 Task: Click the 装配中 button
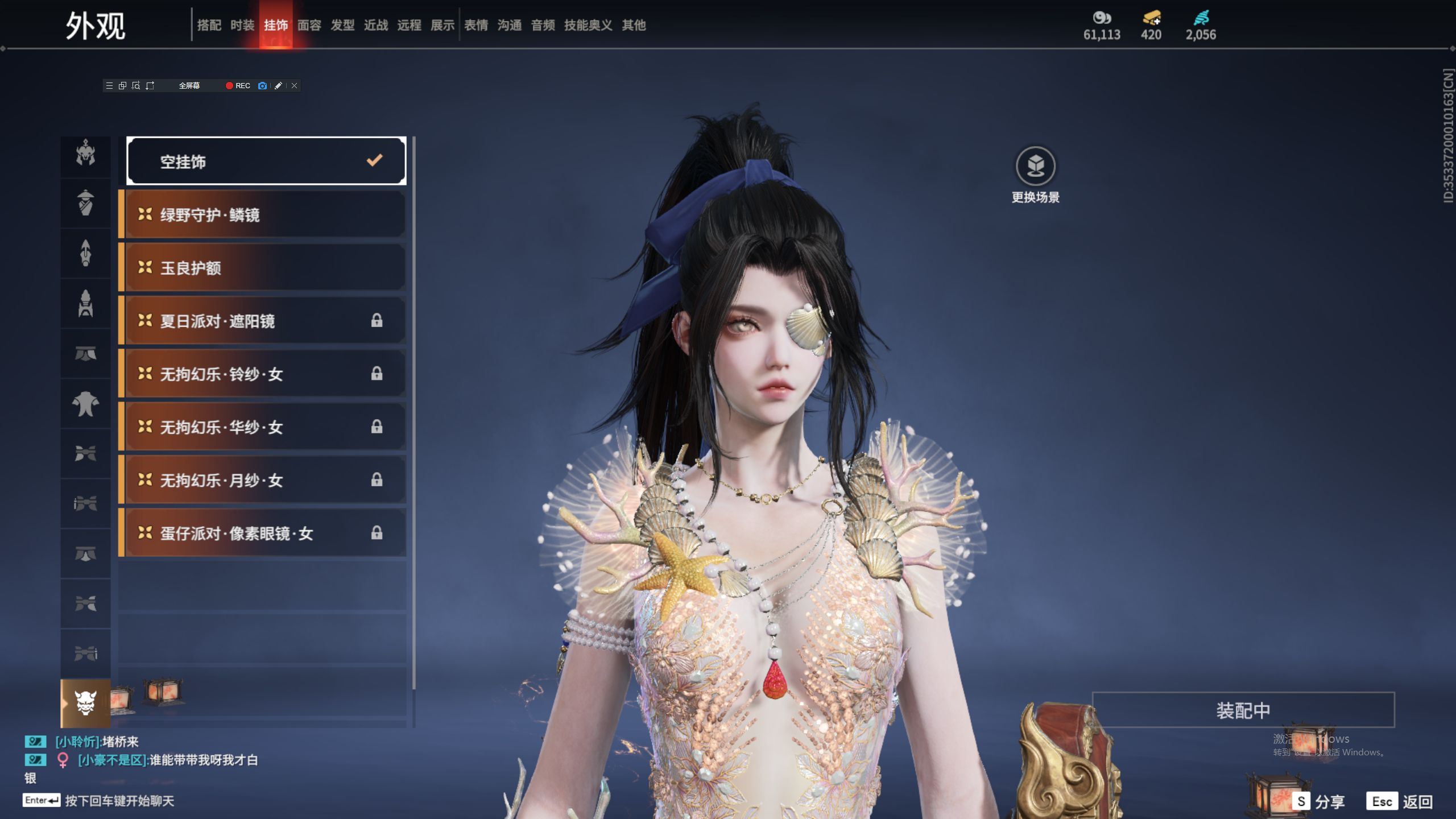[1243, 710]
